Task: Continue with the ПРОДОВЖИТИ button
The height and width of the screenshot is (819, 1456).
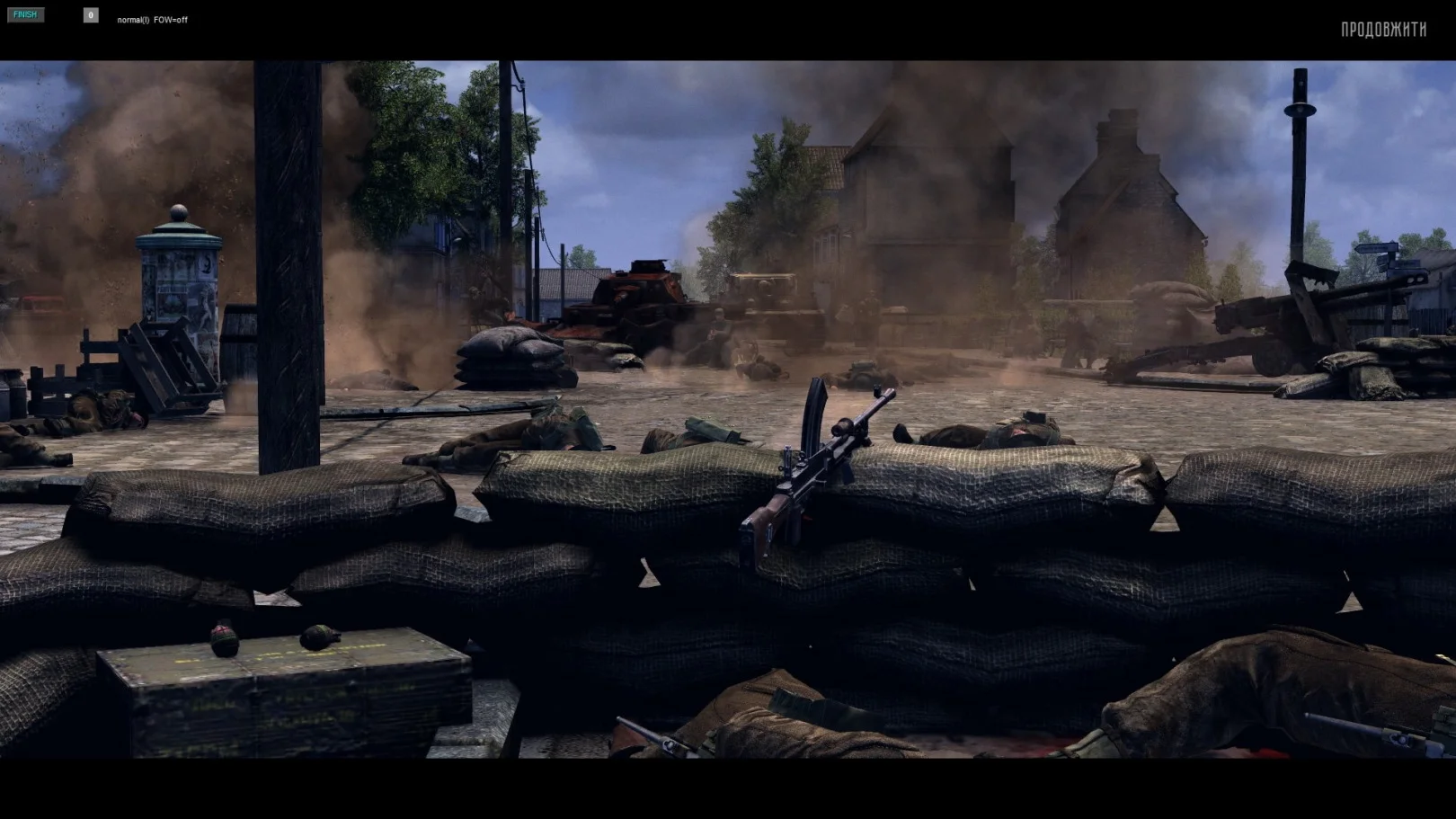Action: pos(1383,30)
